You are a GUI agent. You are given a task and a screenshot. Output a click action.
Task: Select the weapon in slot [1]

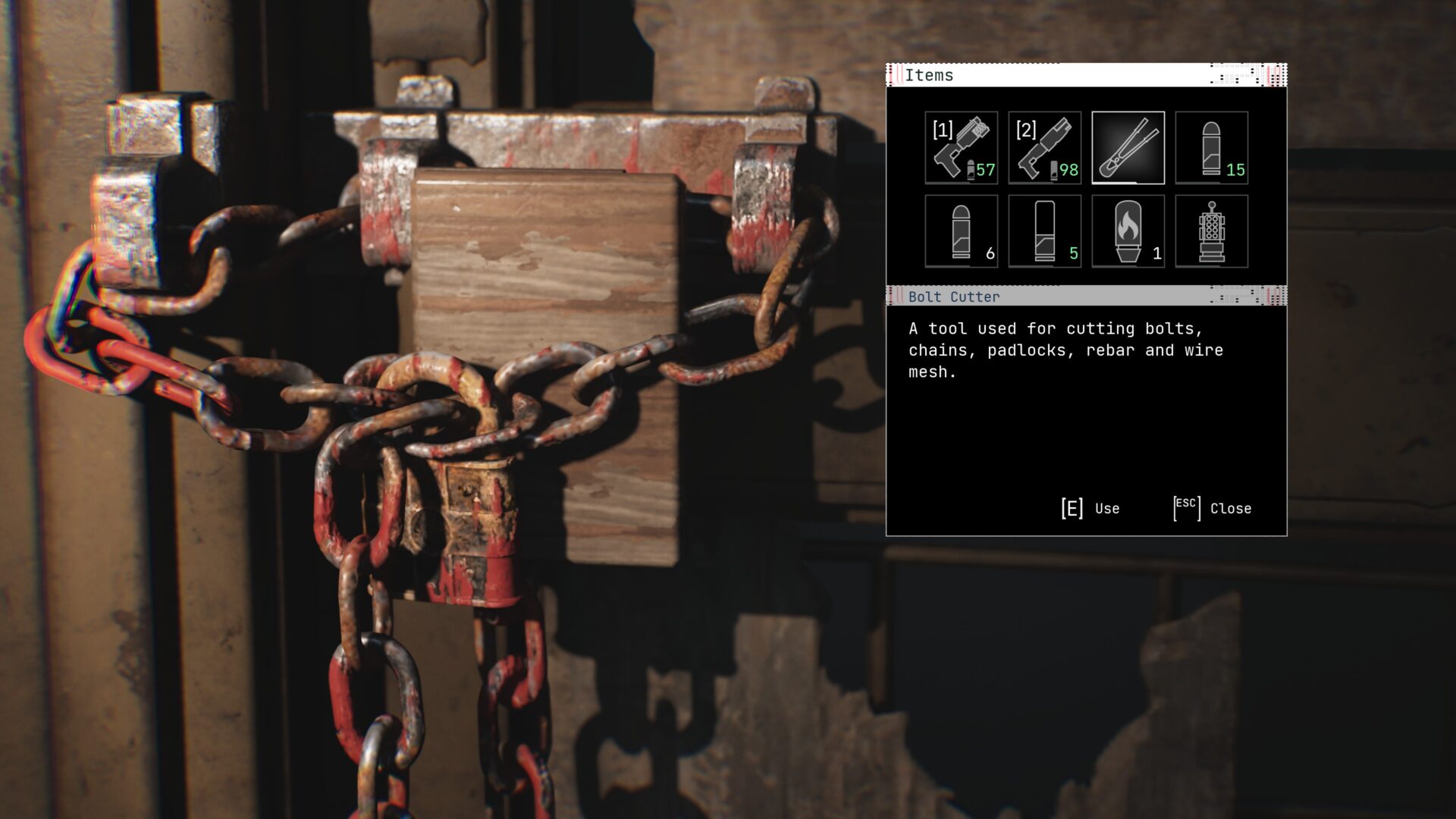[961, 148]
